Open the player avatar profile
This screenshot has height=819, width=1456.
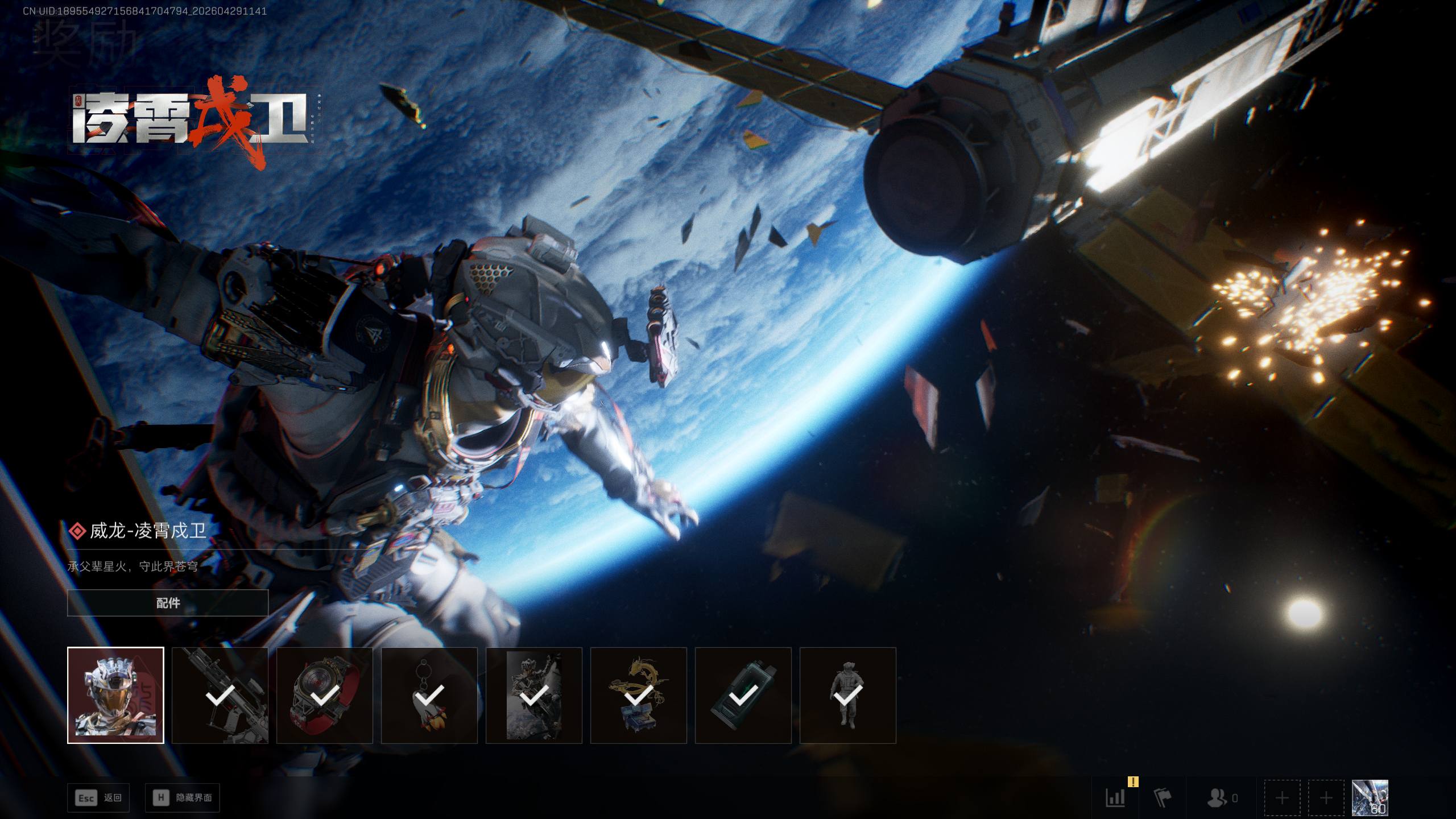(1370, 798)
